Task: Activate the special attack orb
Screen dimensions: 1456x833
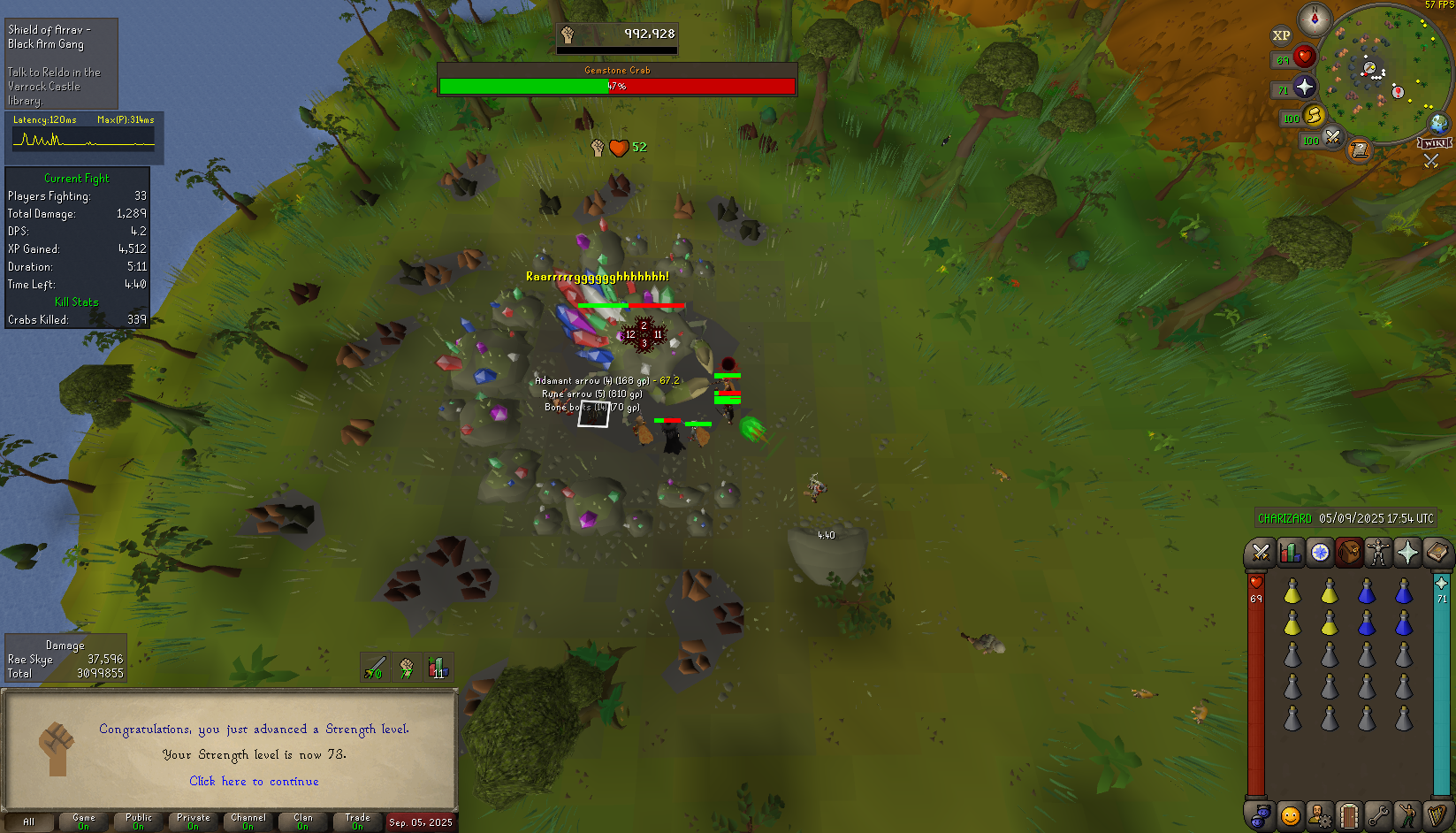Action: point(1332,137)
